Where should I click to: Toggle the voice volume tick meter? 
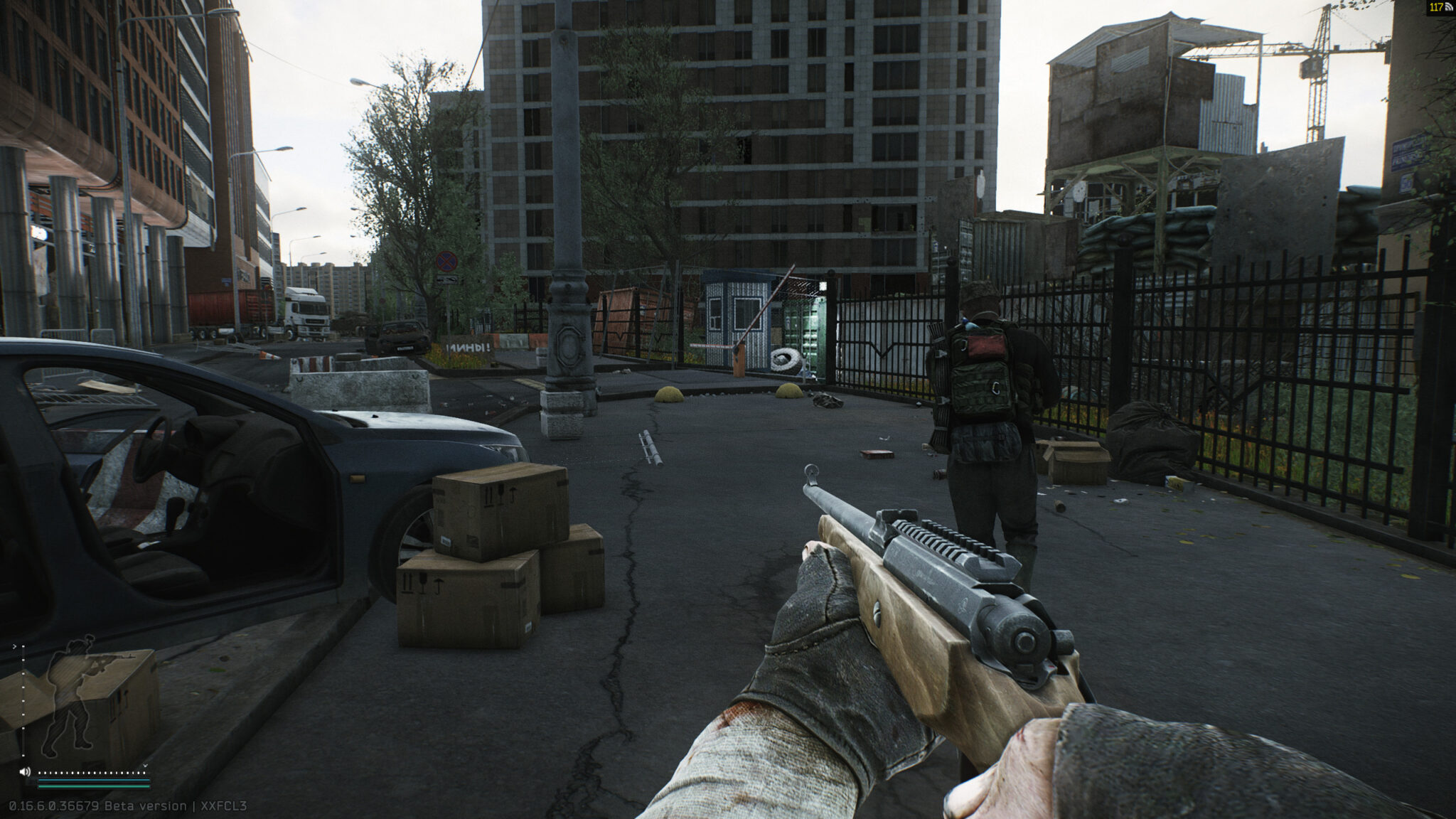[92, 773]
